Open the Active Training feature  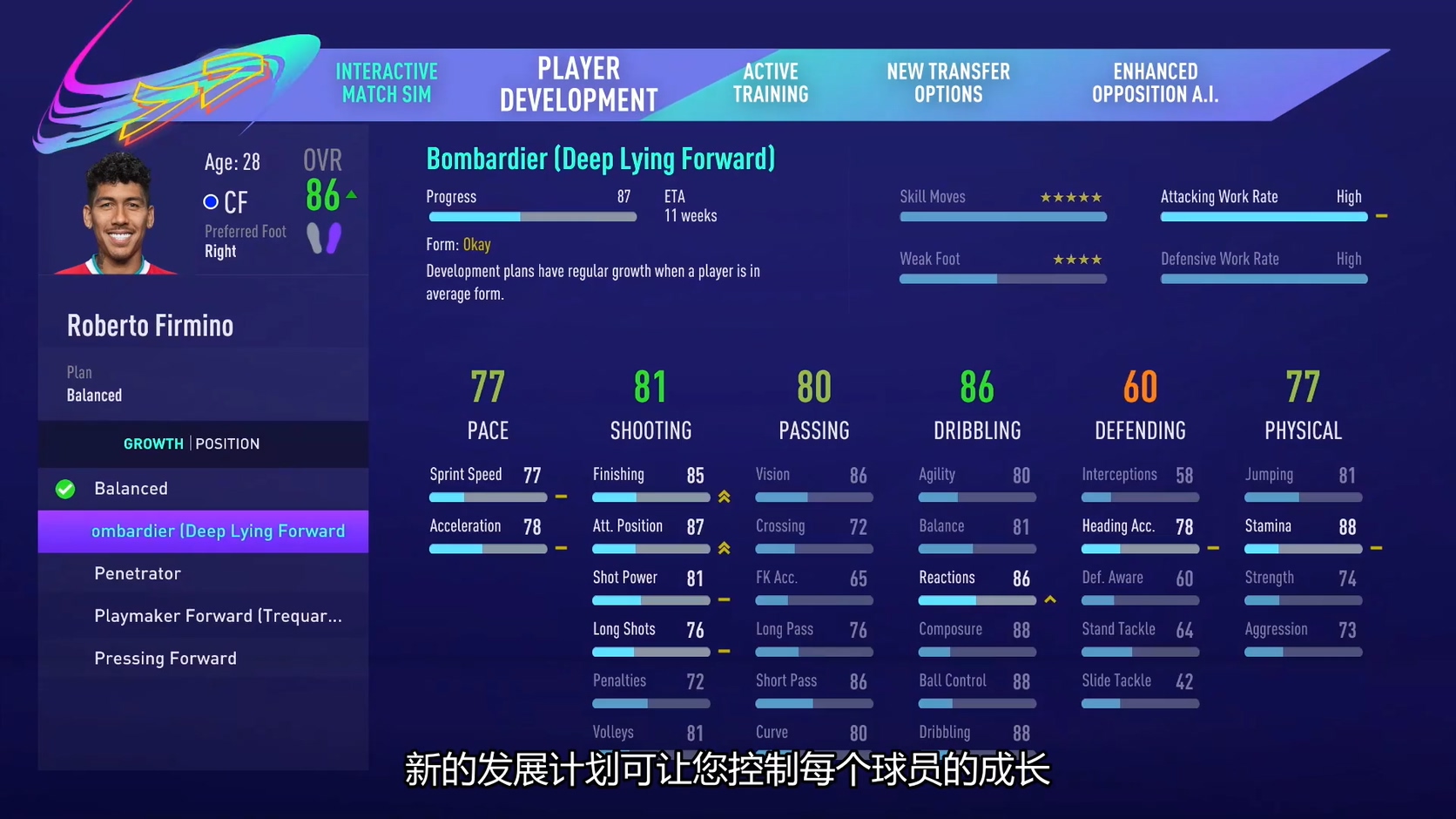point(771,83)
